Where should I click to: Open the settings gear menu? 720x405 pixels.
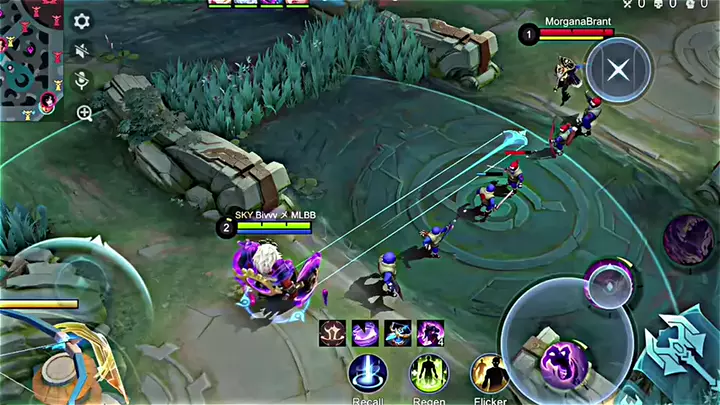83,21
